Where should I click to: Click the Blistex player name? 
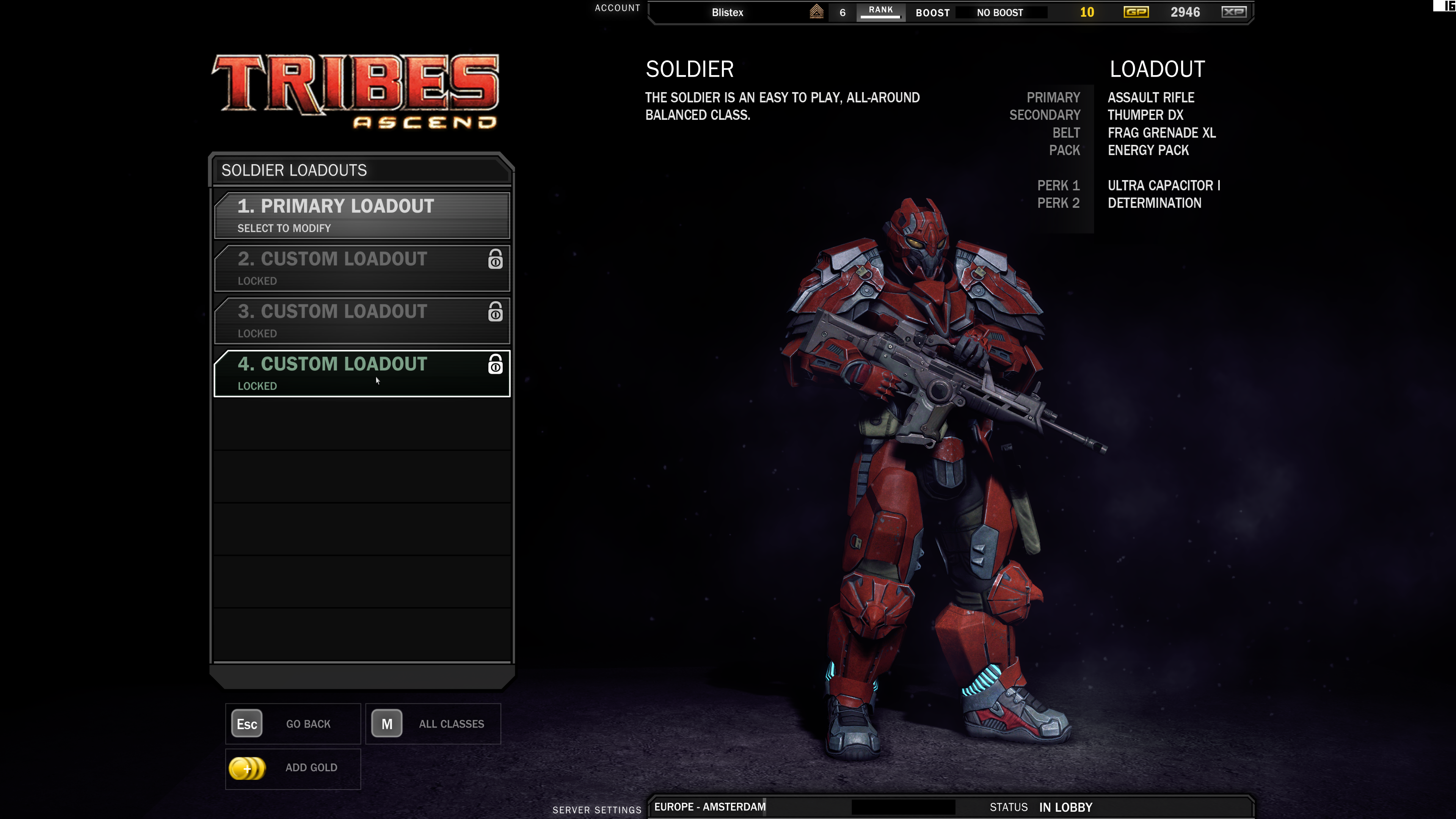click(x=728, y=13)
